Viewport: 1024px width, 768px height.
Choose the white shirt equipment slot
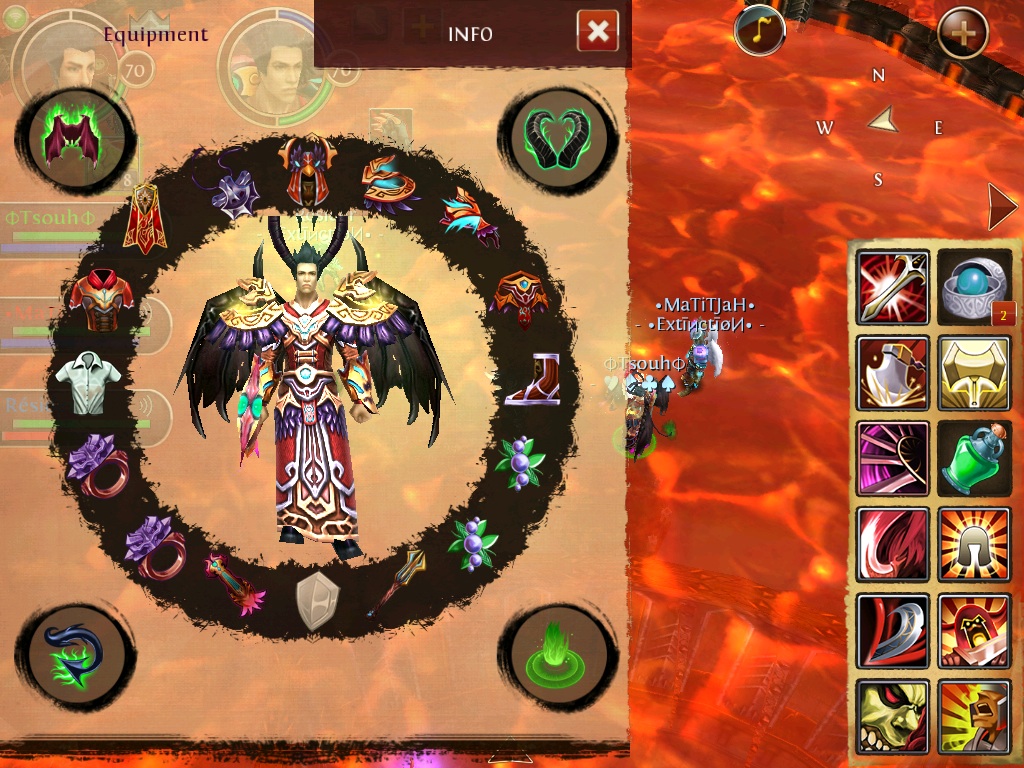(x=88, y=381)
